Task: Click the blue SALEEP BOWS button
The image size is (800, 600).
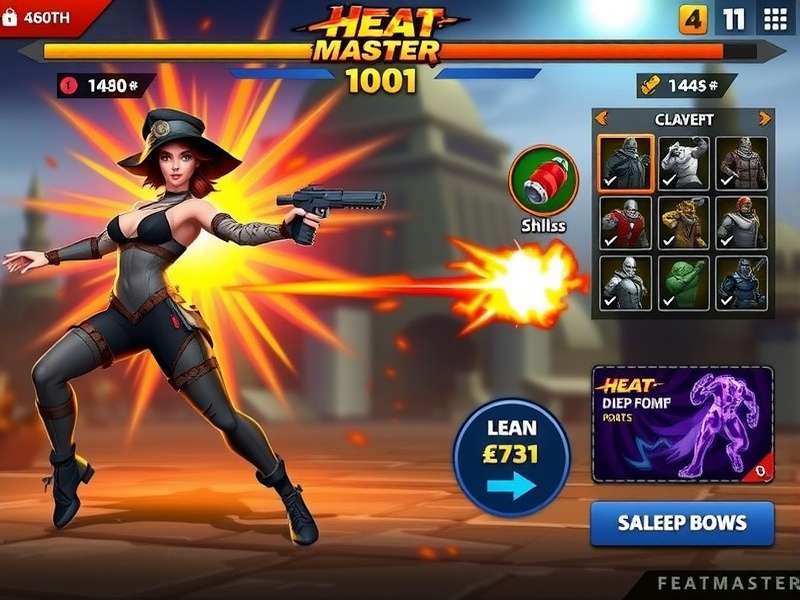Action: pos(682,523)
